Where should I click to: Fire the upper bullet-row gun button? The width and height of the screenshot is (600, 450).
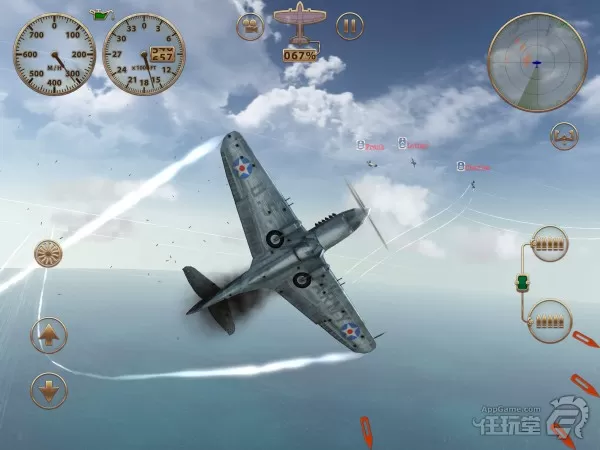click(x=549, y=243)
